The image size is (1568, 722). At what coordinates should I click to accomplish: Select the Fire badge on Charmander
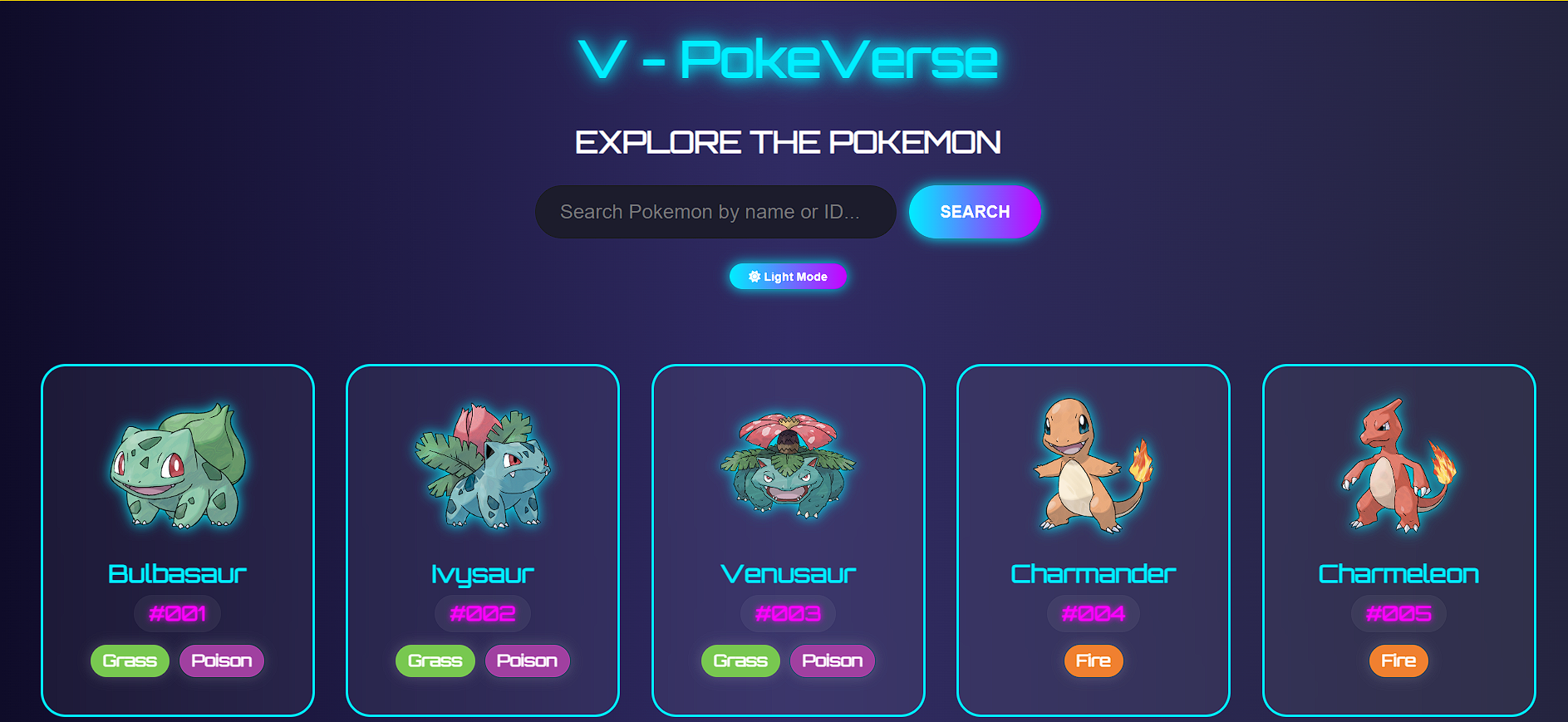click(1093, 661)
